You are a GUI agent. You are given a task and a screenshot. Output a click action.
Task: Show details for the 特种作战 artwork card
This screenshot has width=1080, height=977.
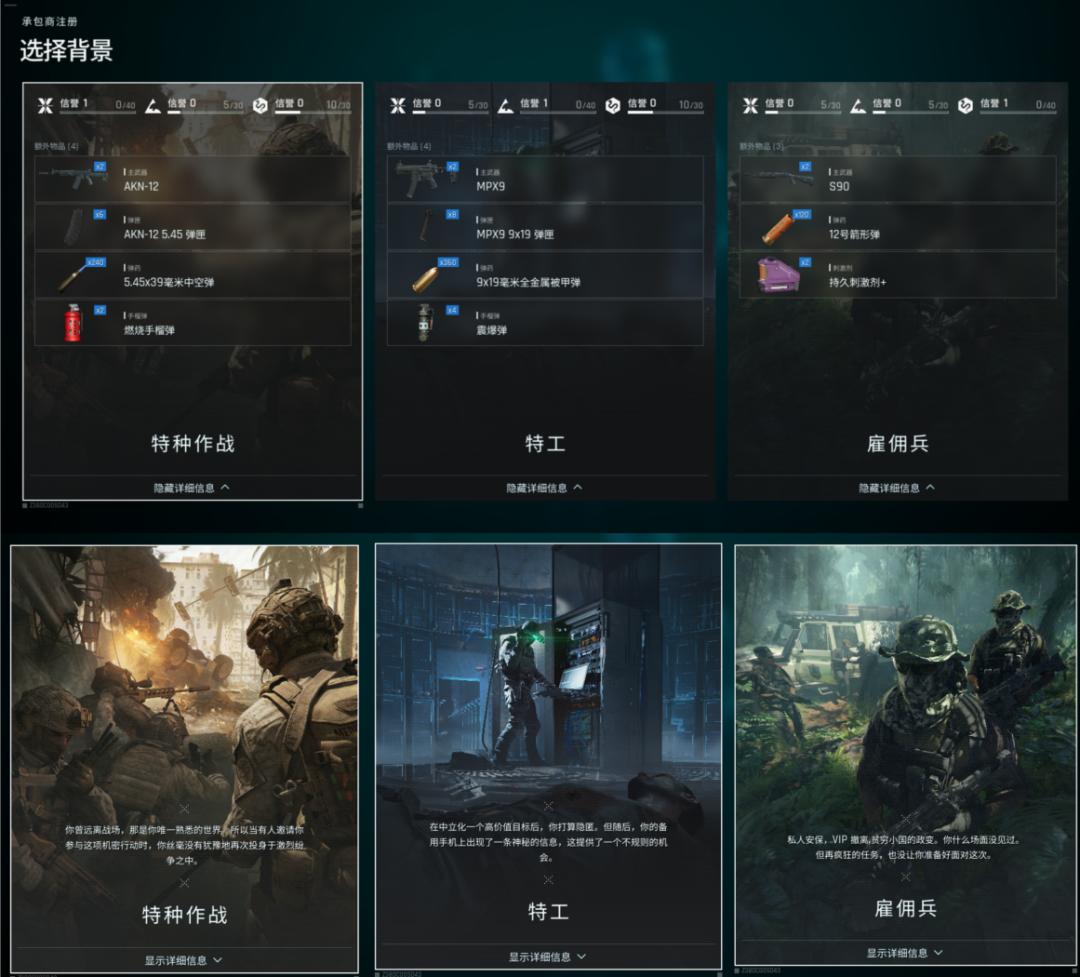click(184, 960)
